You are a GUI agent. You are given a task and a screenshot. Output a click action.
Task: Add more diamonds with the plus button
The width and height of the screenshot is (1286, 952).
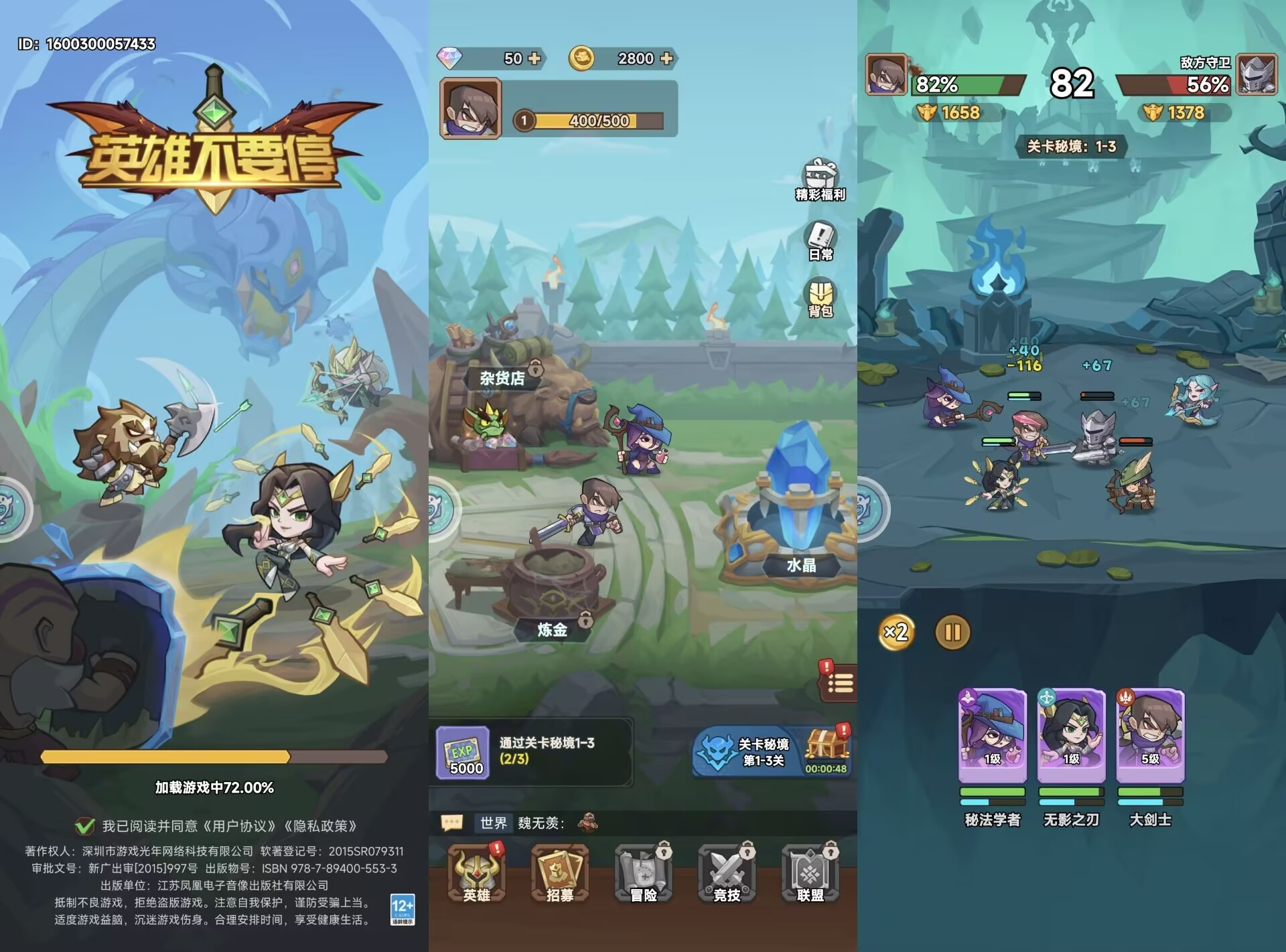(x=534, y=59)
